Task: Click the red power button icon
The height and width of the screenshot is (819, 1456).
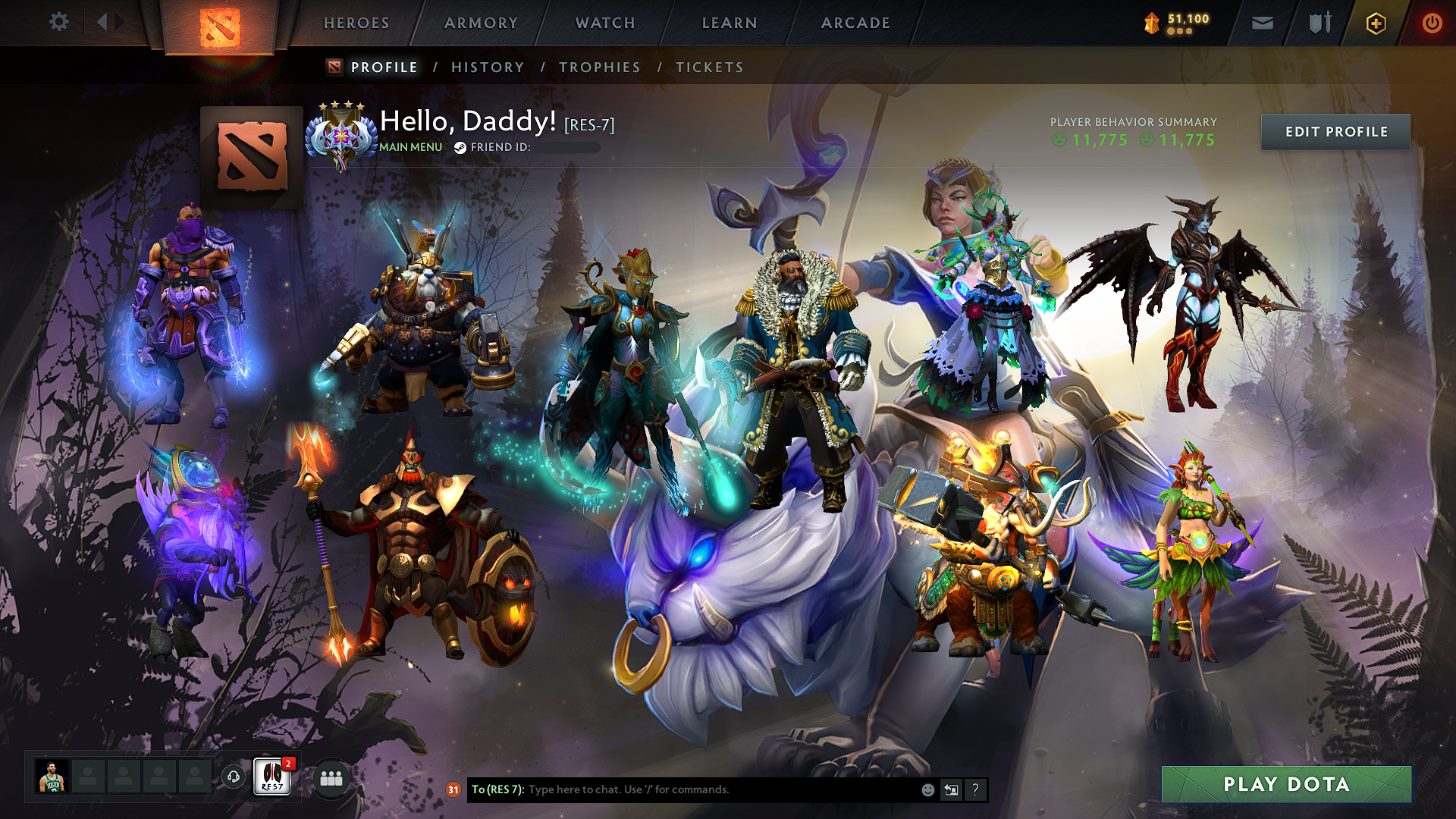Action: [x=1432, y=23]
